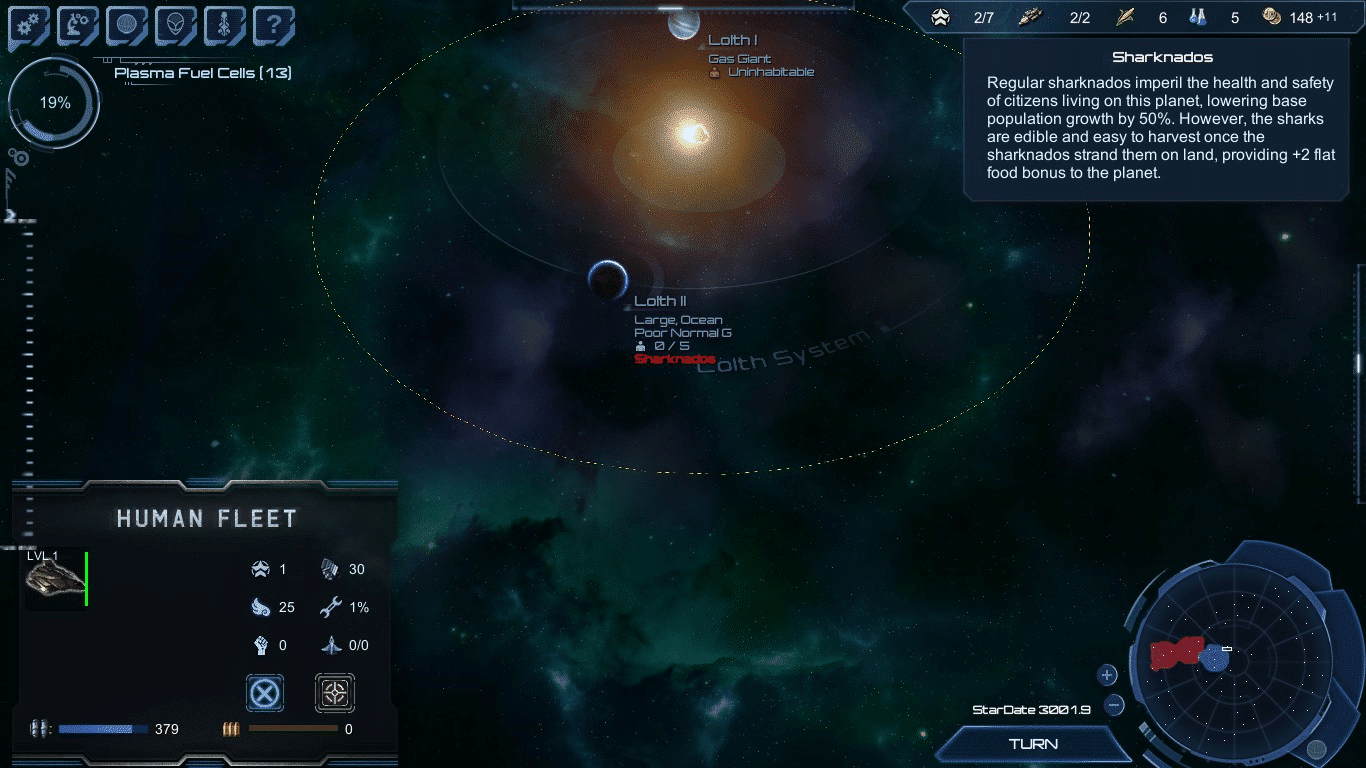Select the LVL 1 ship thumbnail
This screenshot has width=1366, height=768.
coord(54,579)
